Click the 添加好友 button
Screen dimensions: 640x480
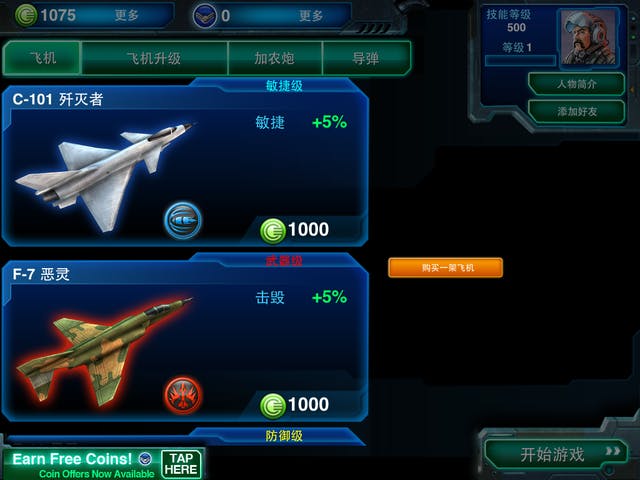[x=576, y=111]
